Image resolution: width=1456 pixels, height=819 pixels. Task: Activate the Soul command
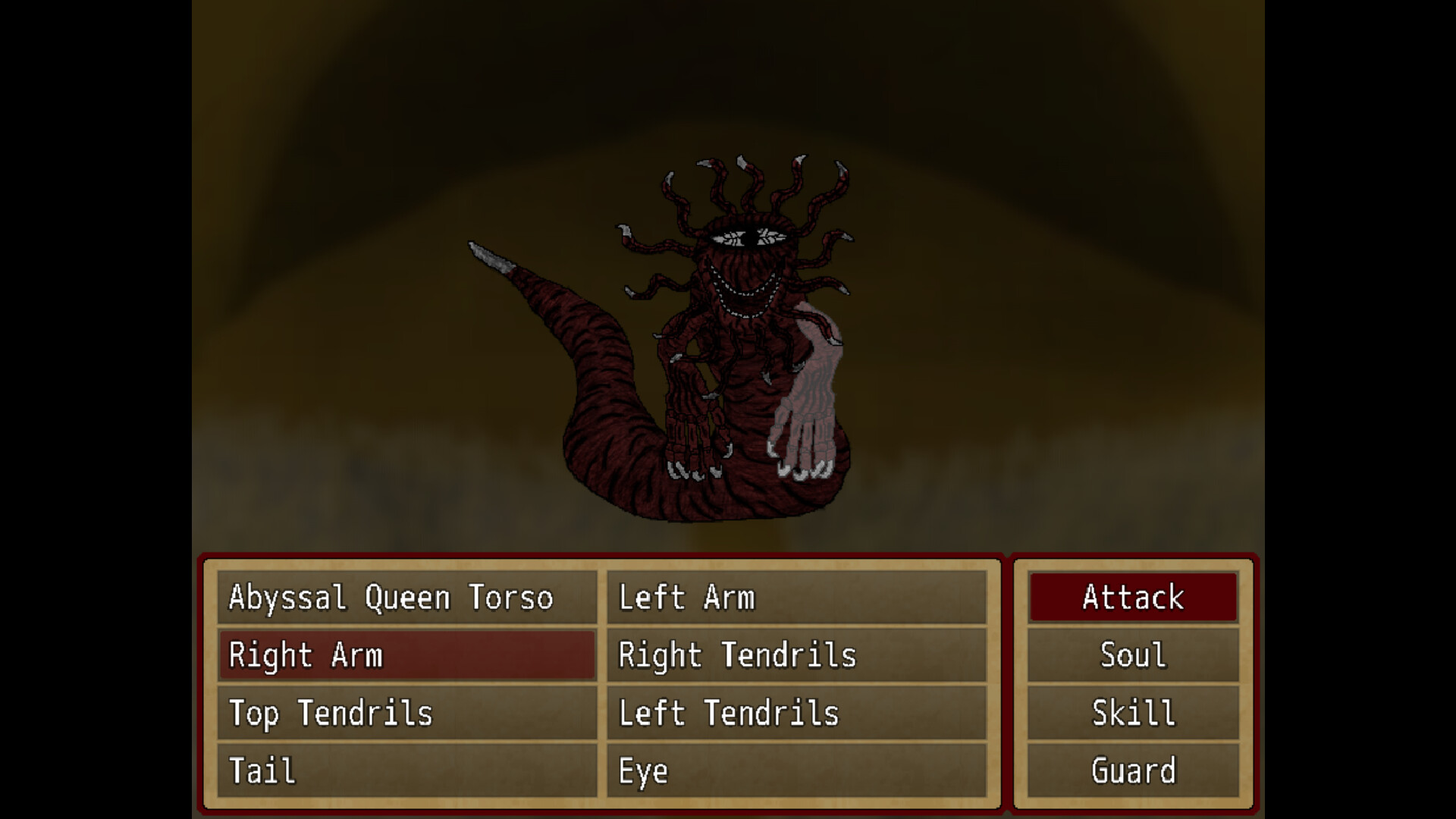(x=1132, y=655)
